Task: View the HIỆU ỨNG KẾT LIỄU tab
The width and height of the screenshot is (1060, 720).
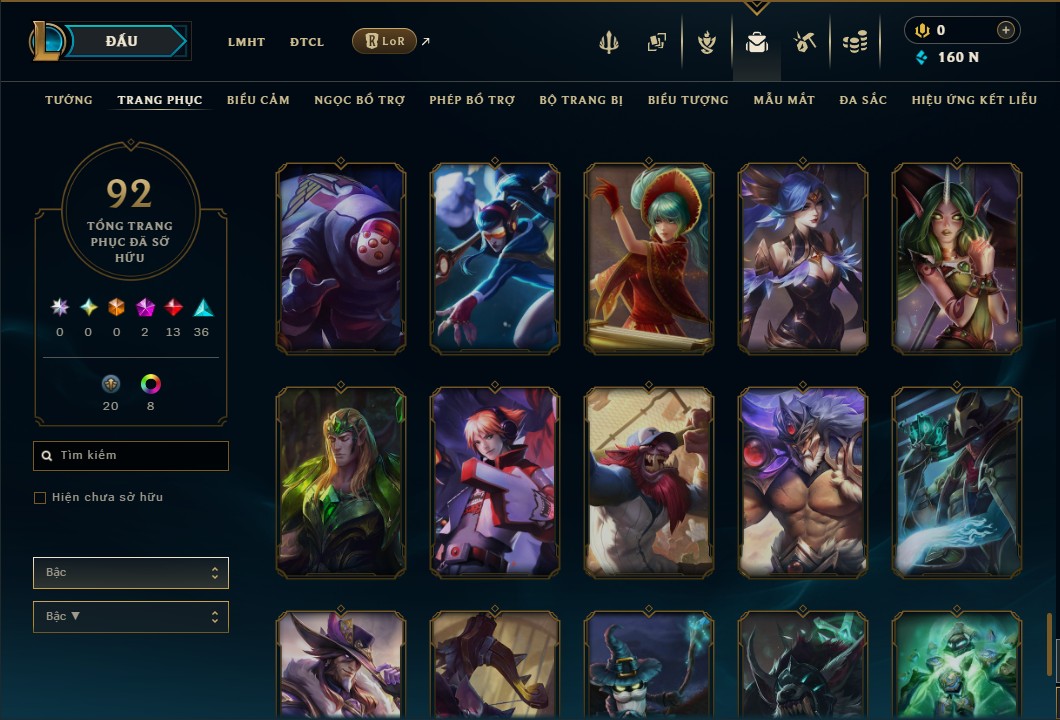Action: [x=974, y=100]
